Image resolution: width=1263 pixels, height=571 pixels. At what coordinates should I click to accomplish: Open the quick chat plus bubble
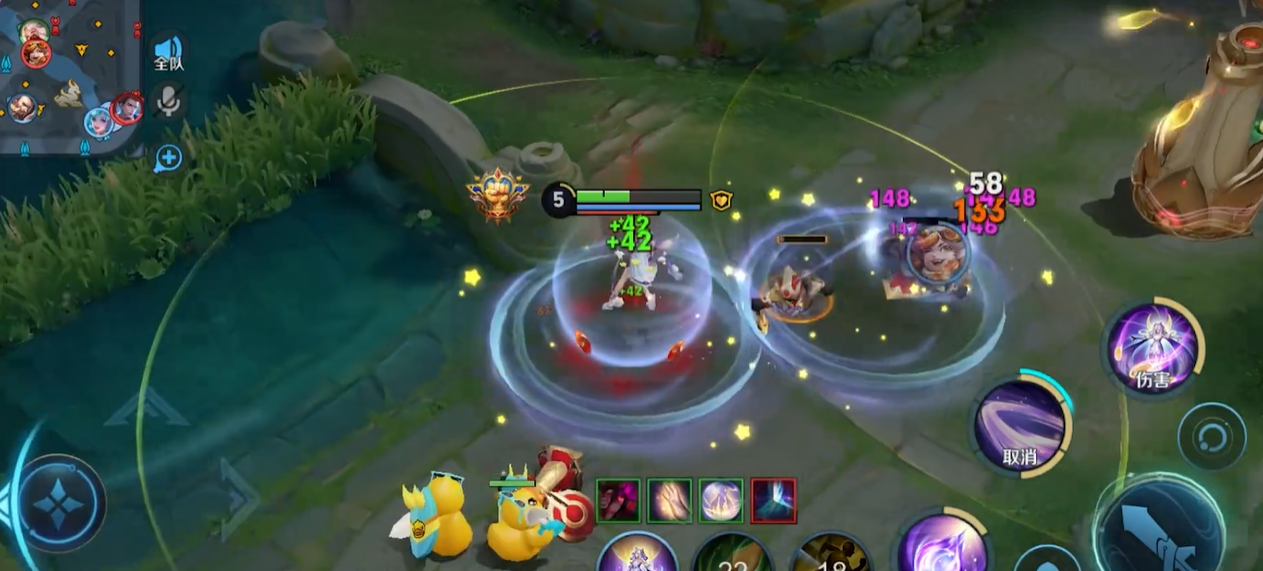coord(168,157)
